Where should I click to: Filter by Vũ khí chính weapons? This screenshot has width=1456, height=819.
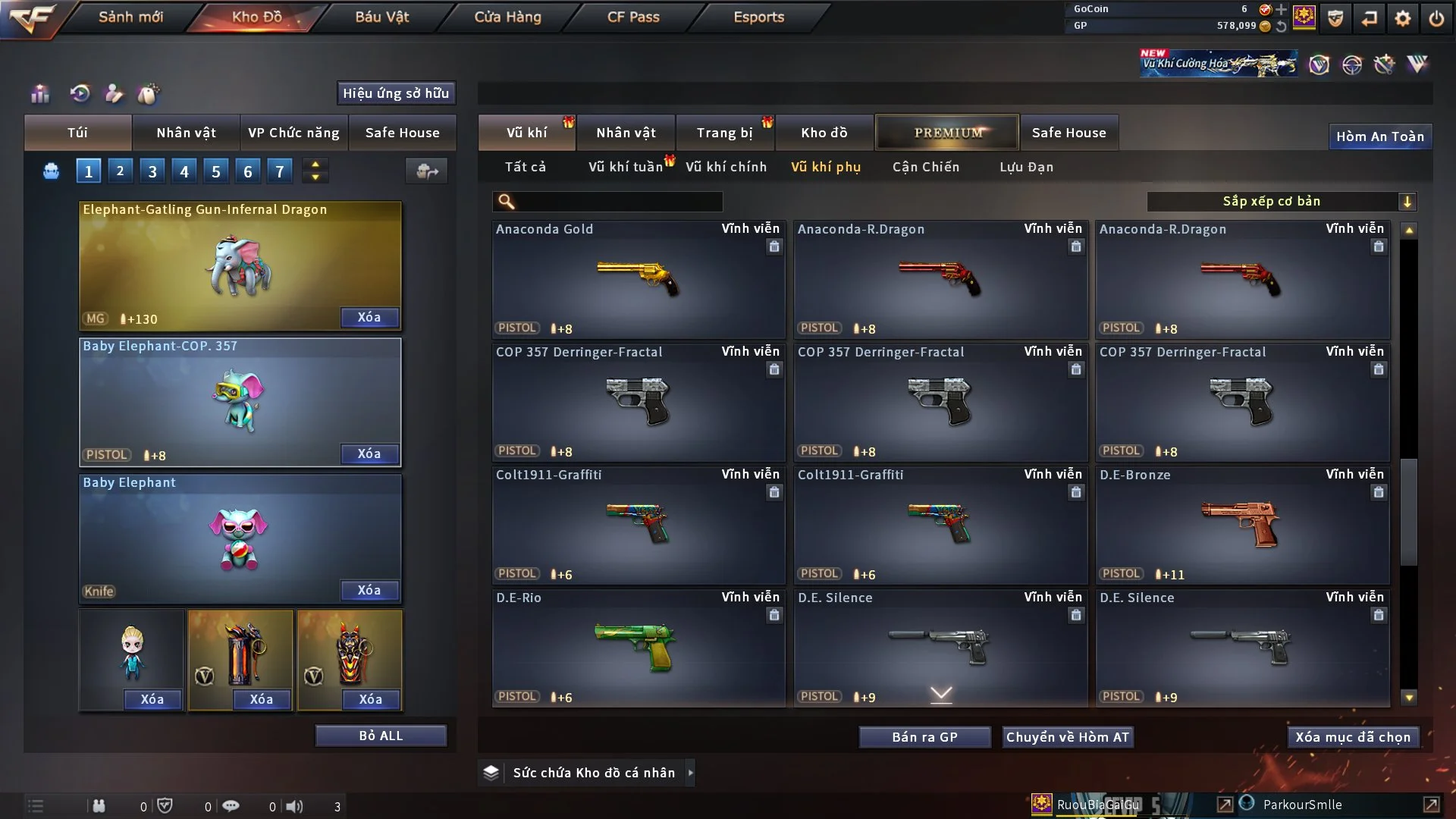(x=726, y=167)
